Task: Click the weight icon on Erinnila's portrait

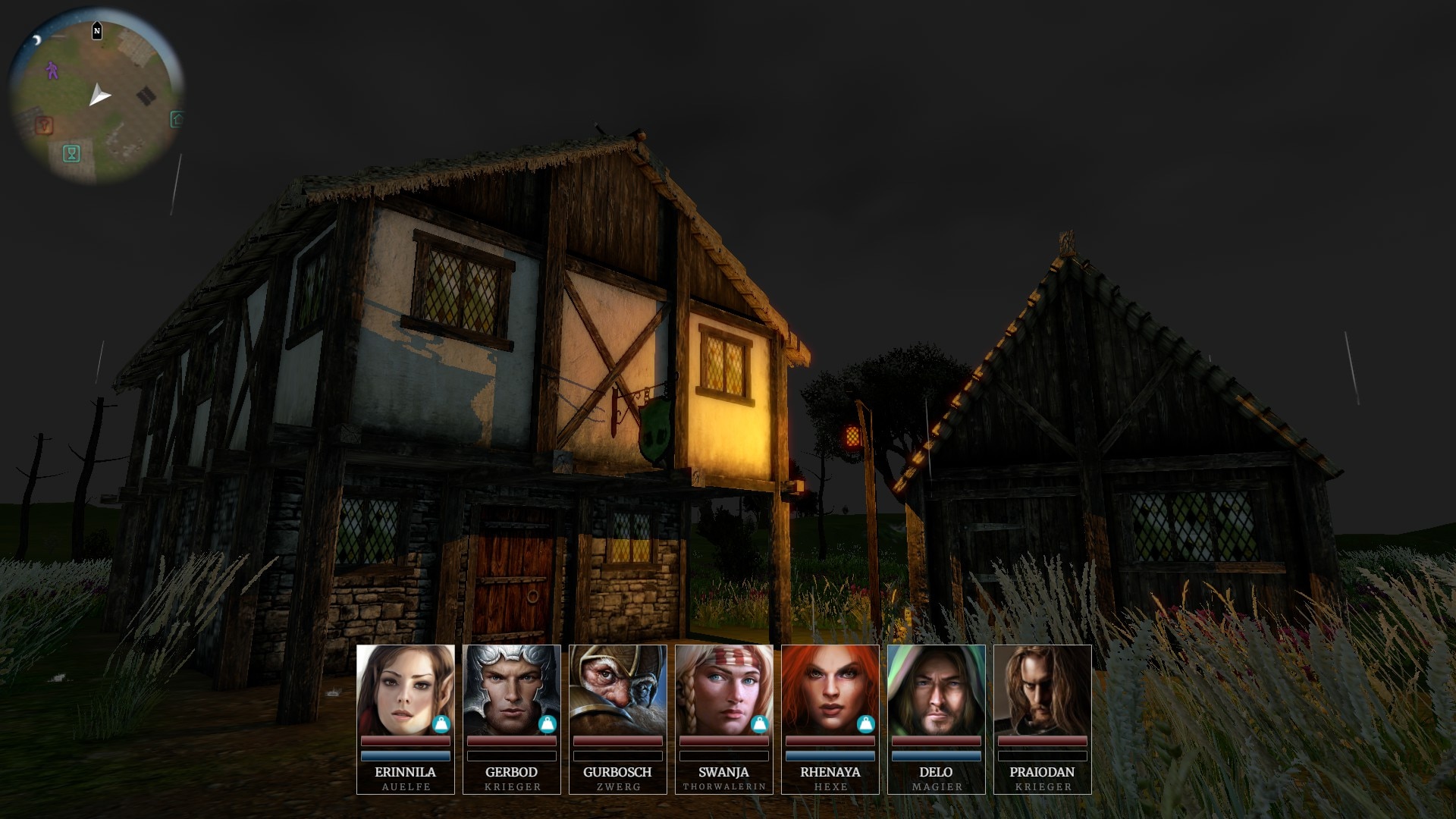Action: [x=441, y=724]
